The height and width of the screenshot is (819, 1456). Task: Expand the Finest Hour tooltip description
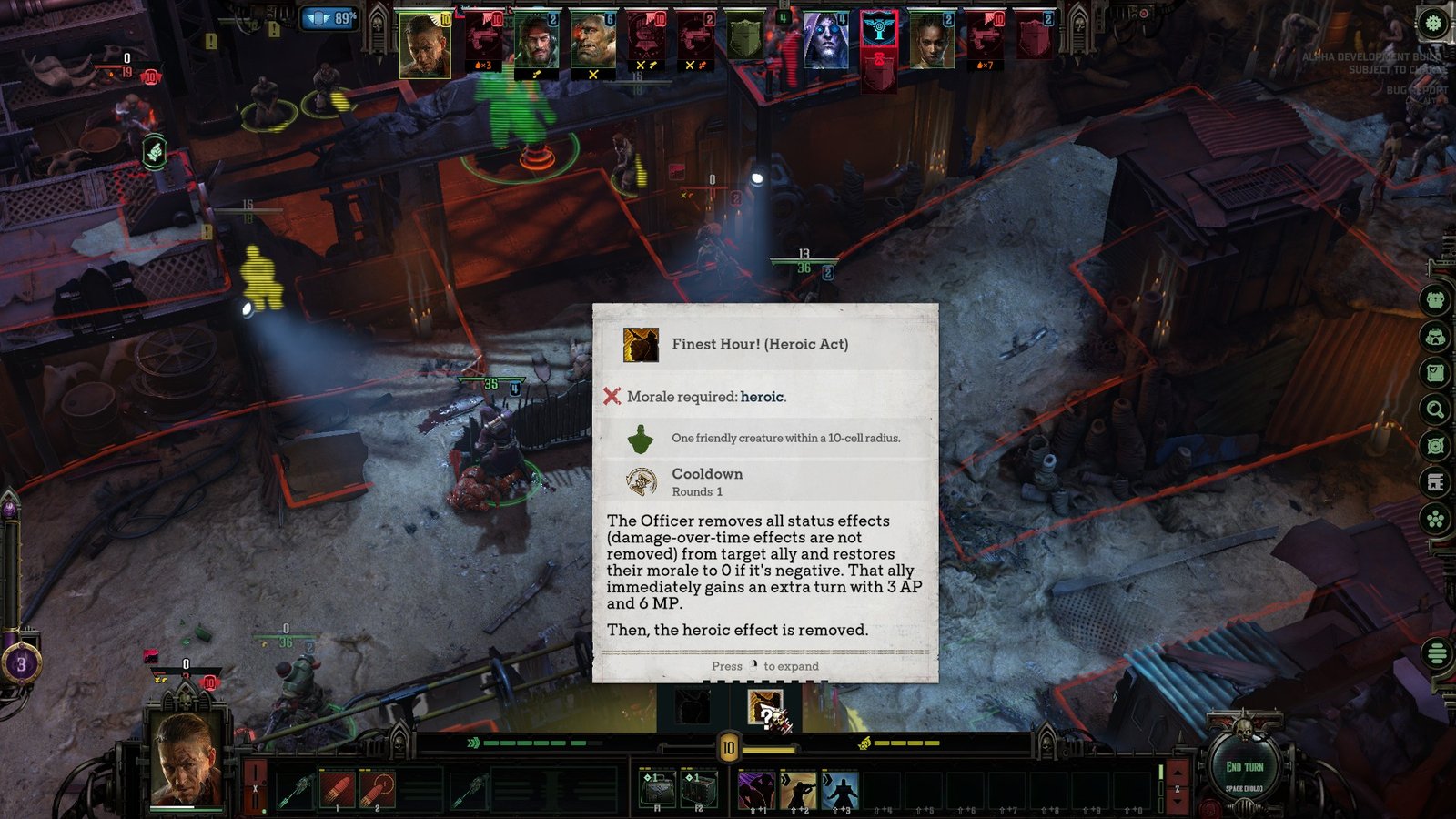point(764,666)
